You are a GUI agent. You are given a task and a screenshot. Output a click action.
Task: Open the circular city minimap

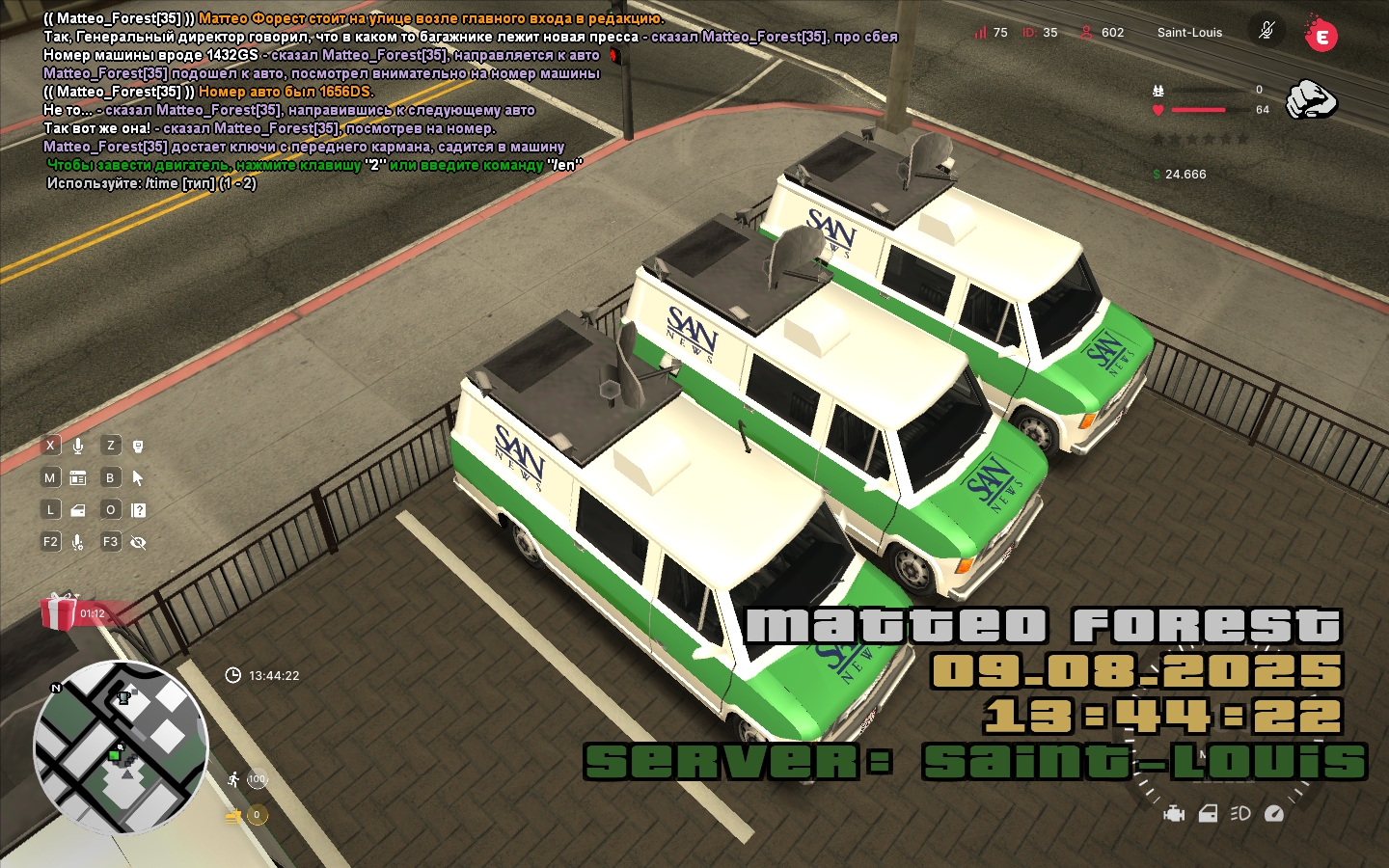(x=121, y=747)
